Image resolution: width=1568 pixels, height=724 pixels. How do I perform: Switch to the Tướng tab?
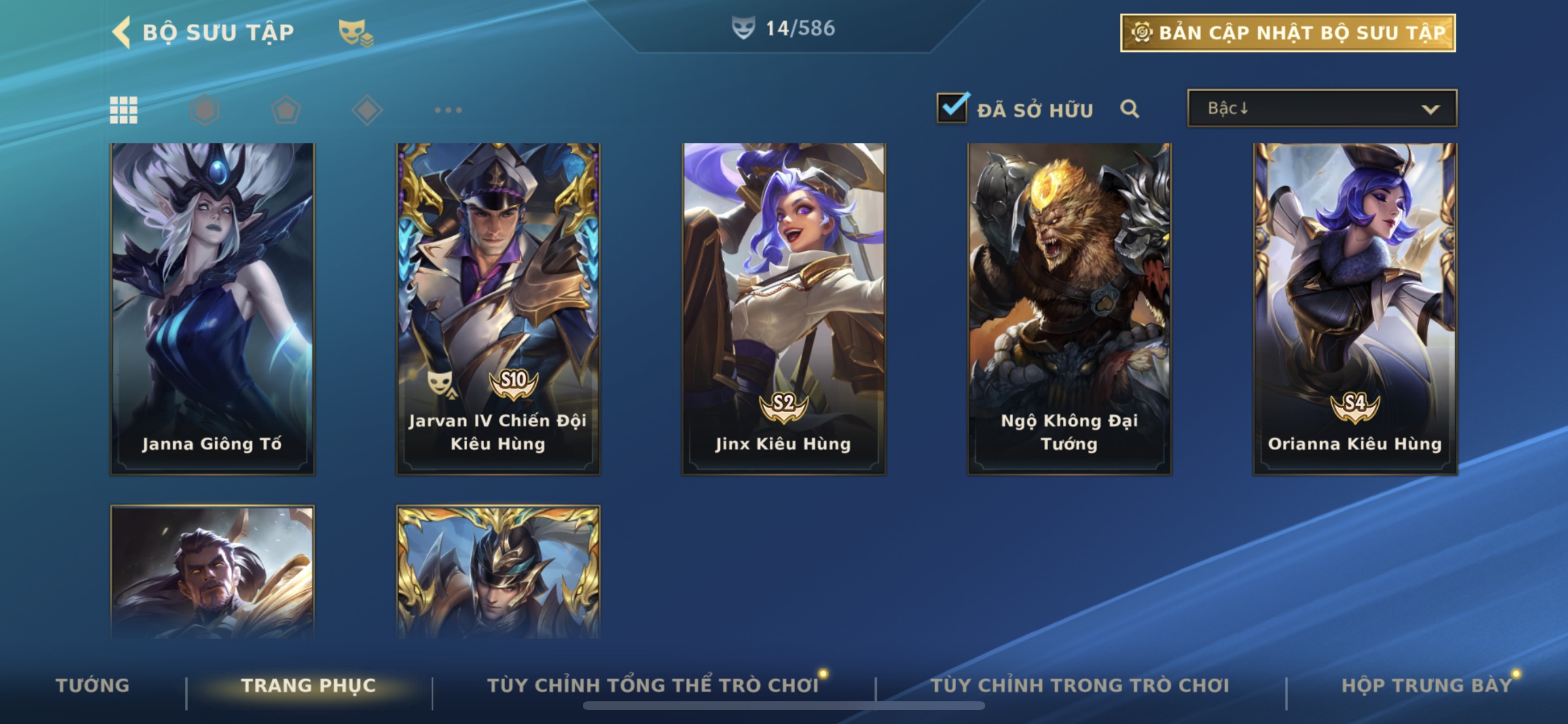coord(93,686)
